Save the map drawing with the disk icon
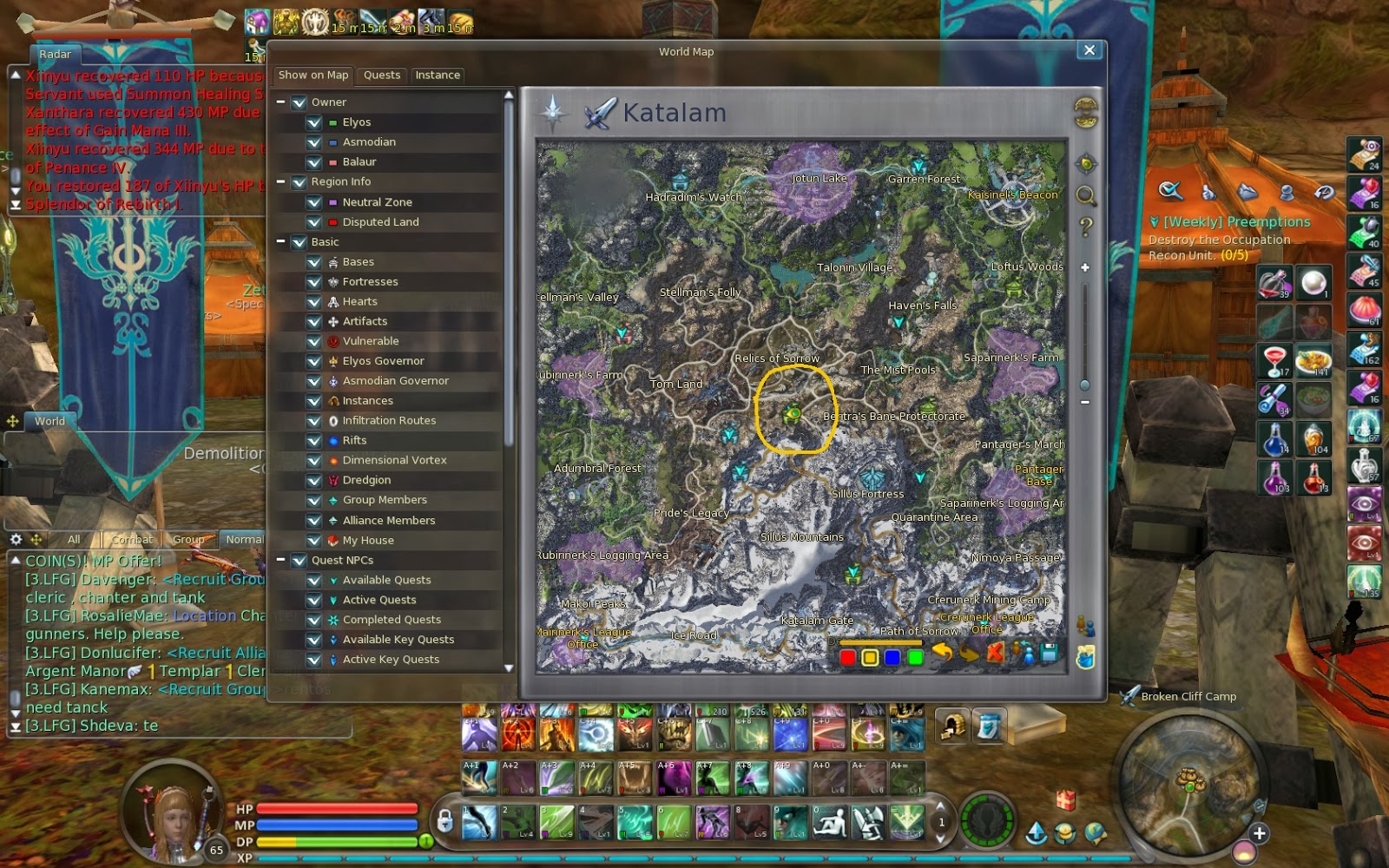Viewport: 1389px width, 868px height. pos(1049,654)
